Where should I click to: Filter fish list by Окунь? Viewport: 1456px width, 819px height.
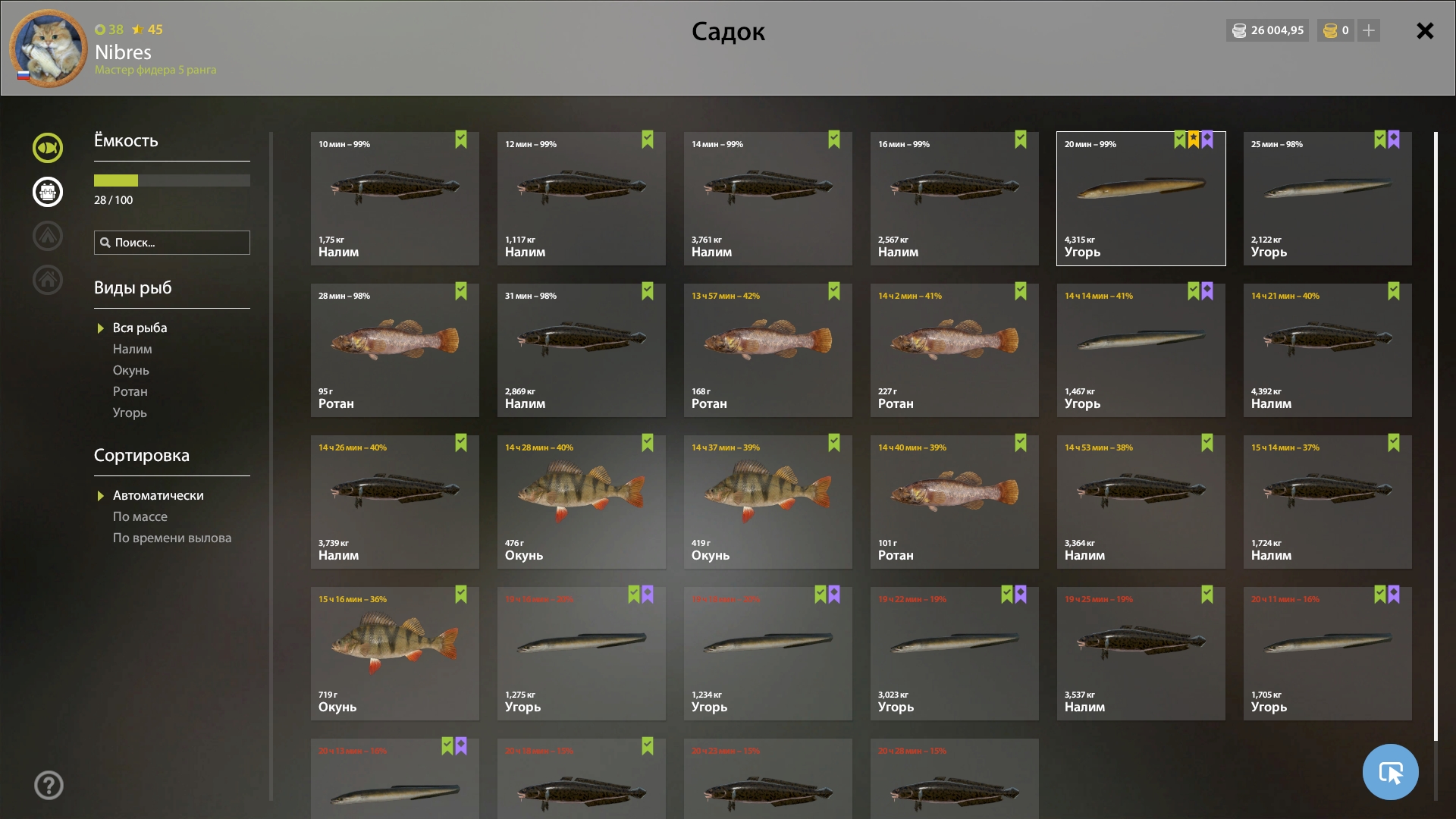coord(131,370)
